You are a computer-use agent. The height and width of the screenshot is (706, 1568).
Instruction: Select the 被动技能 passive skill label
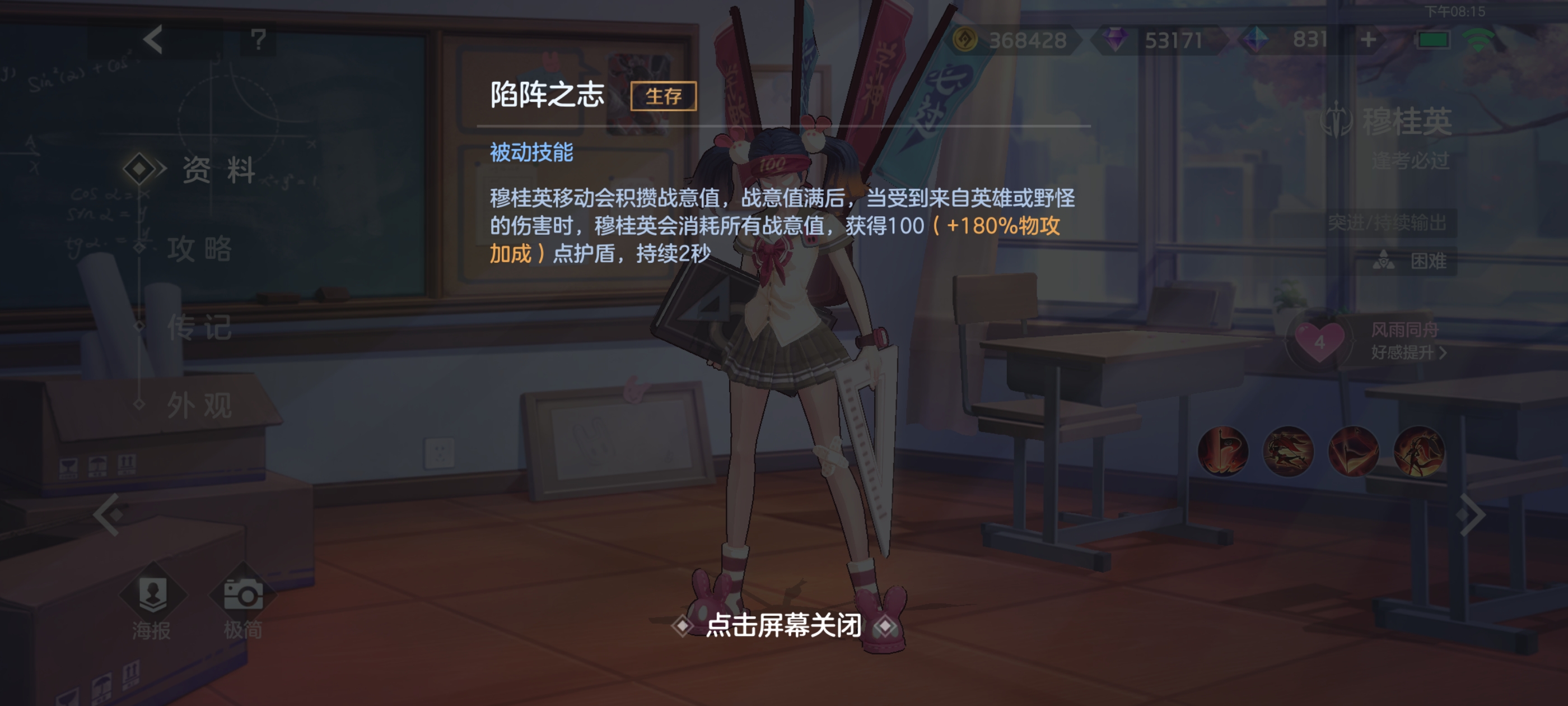click(x=531, y=154)
